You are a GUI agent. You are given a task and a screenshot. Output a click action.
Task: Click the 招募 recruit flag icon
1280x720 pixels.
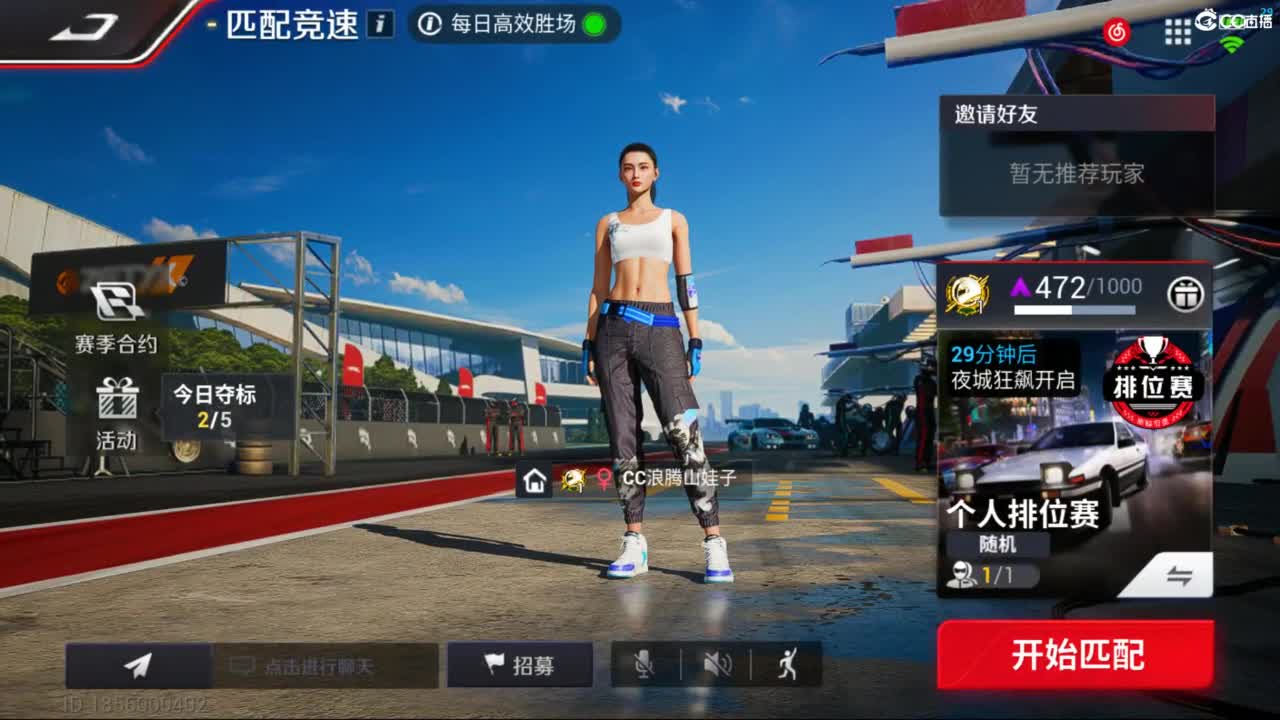507,664
